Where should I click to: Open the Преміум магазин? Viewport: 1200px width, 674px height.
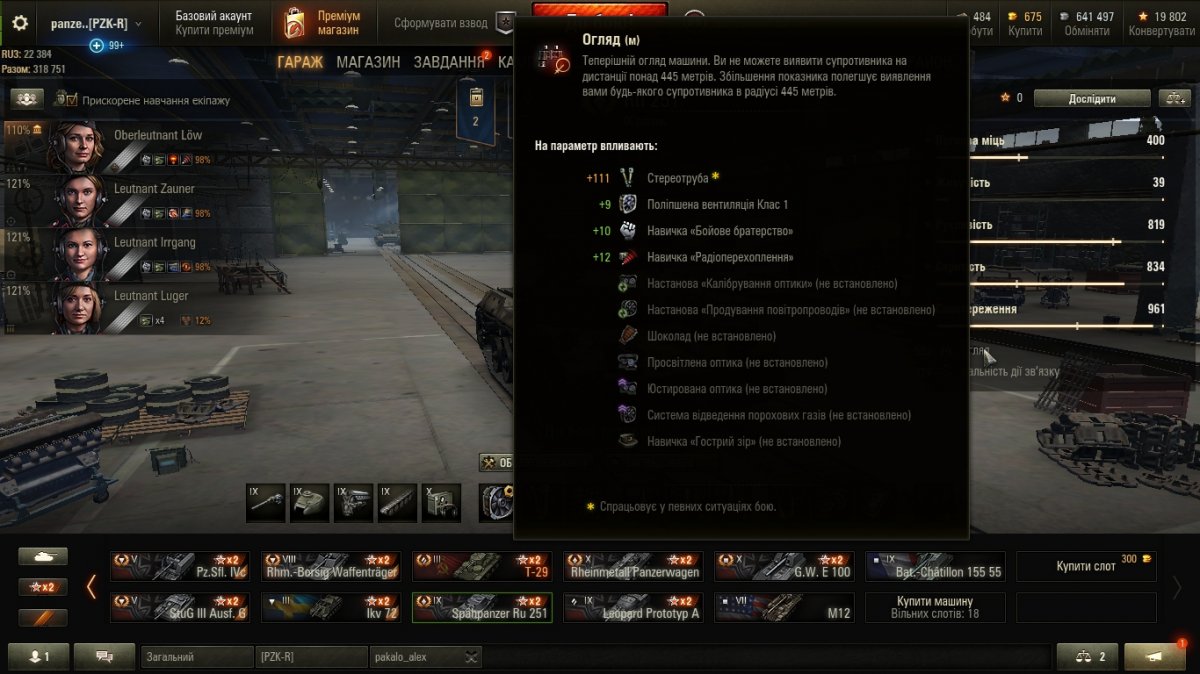click(324, 23)
